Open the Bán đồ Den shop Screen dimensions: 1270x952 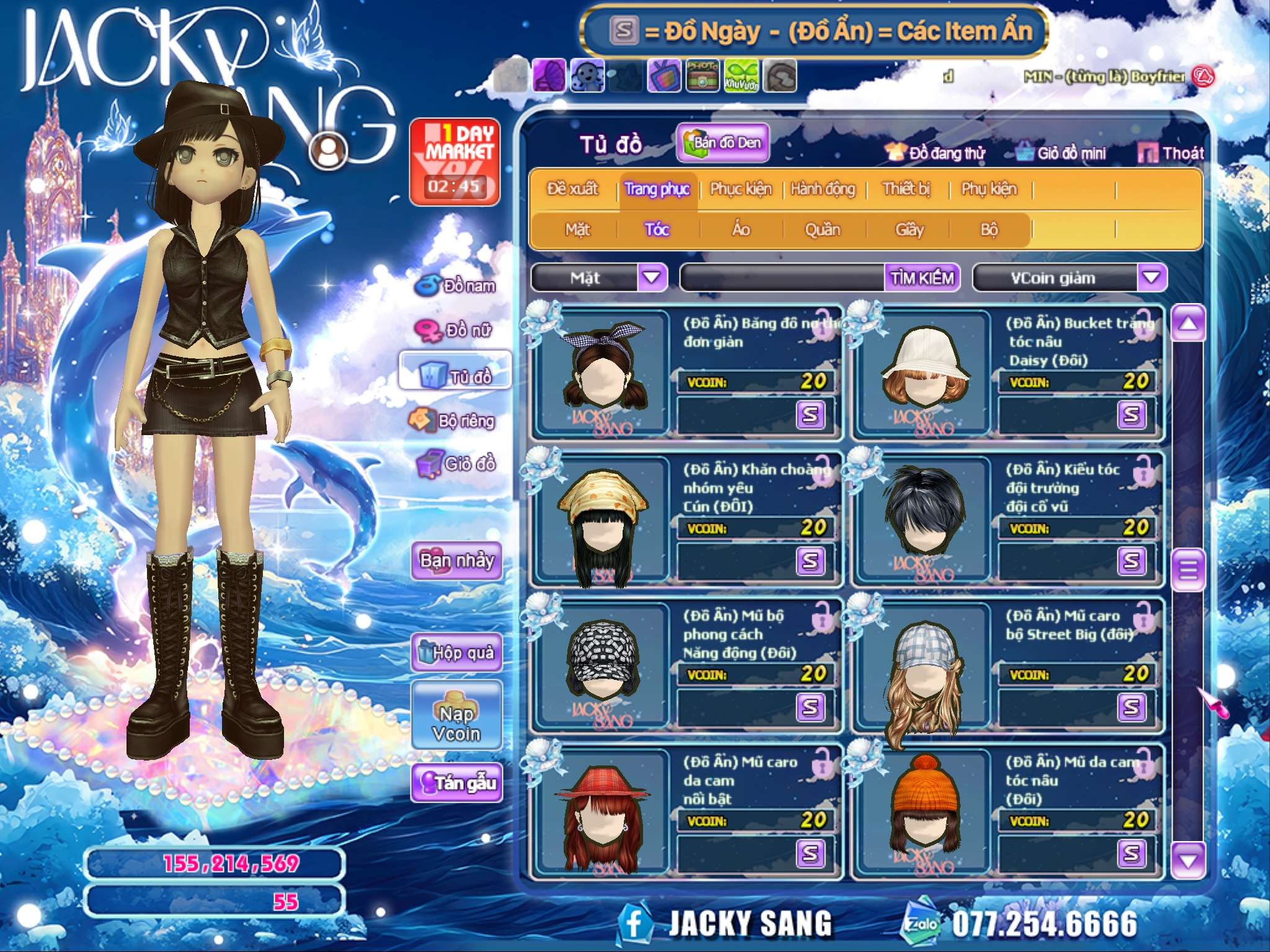723,143
